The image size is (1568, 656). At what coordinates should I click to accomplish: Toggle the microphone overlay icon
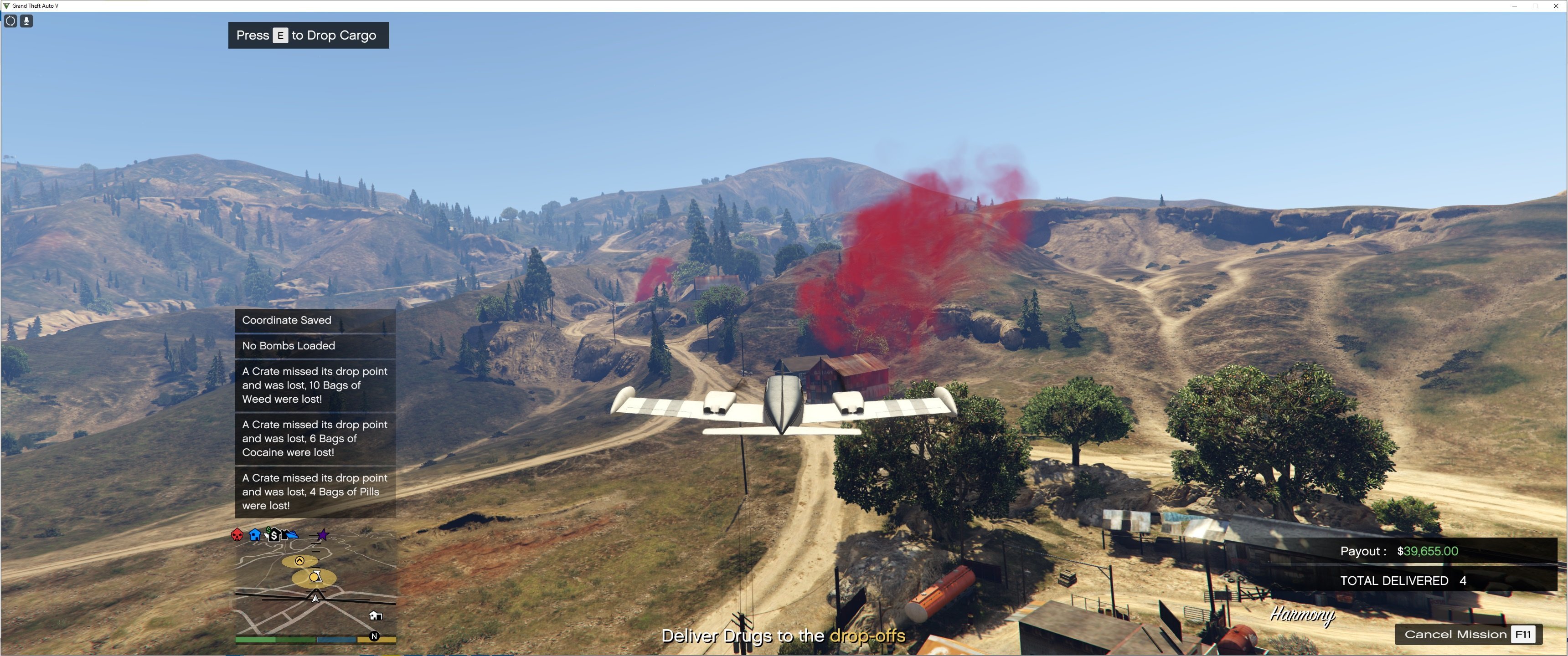[x=26, y=21]
